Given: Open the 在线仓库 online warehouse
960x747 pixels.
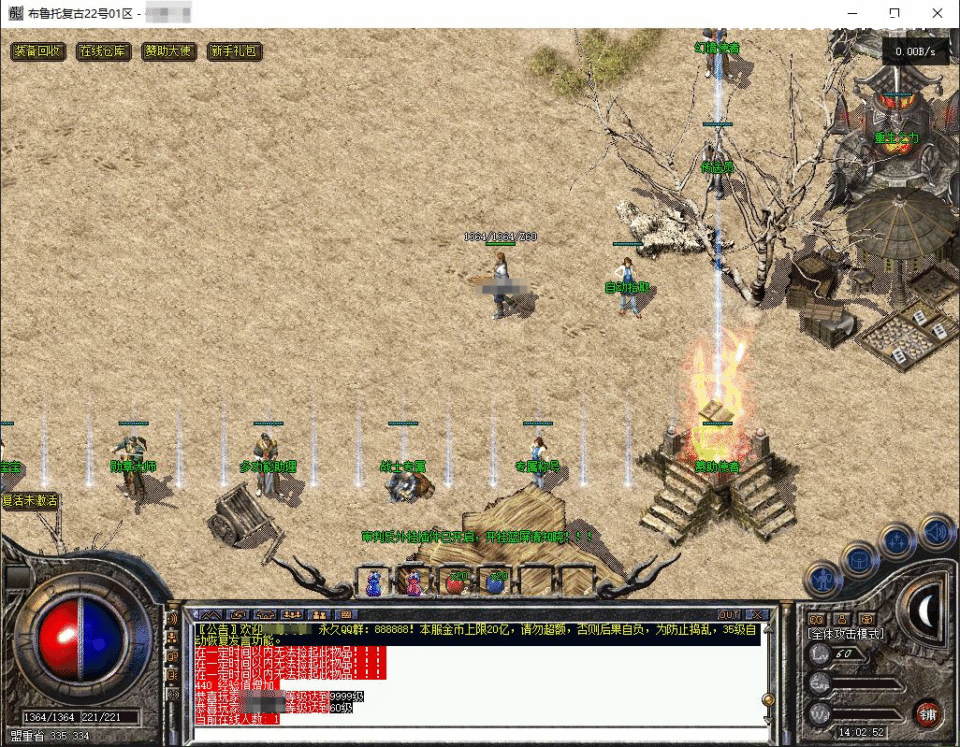Looking at the screenshot, I should pyautogui.click(x=104, y=51).
